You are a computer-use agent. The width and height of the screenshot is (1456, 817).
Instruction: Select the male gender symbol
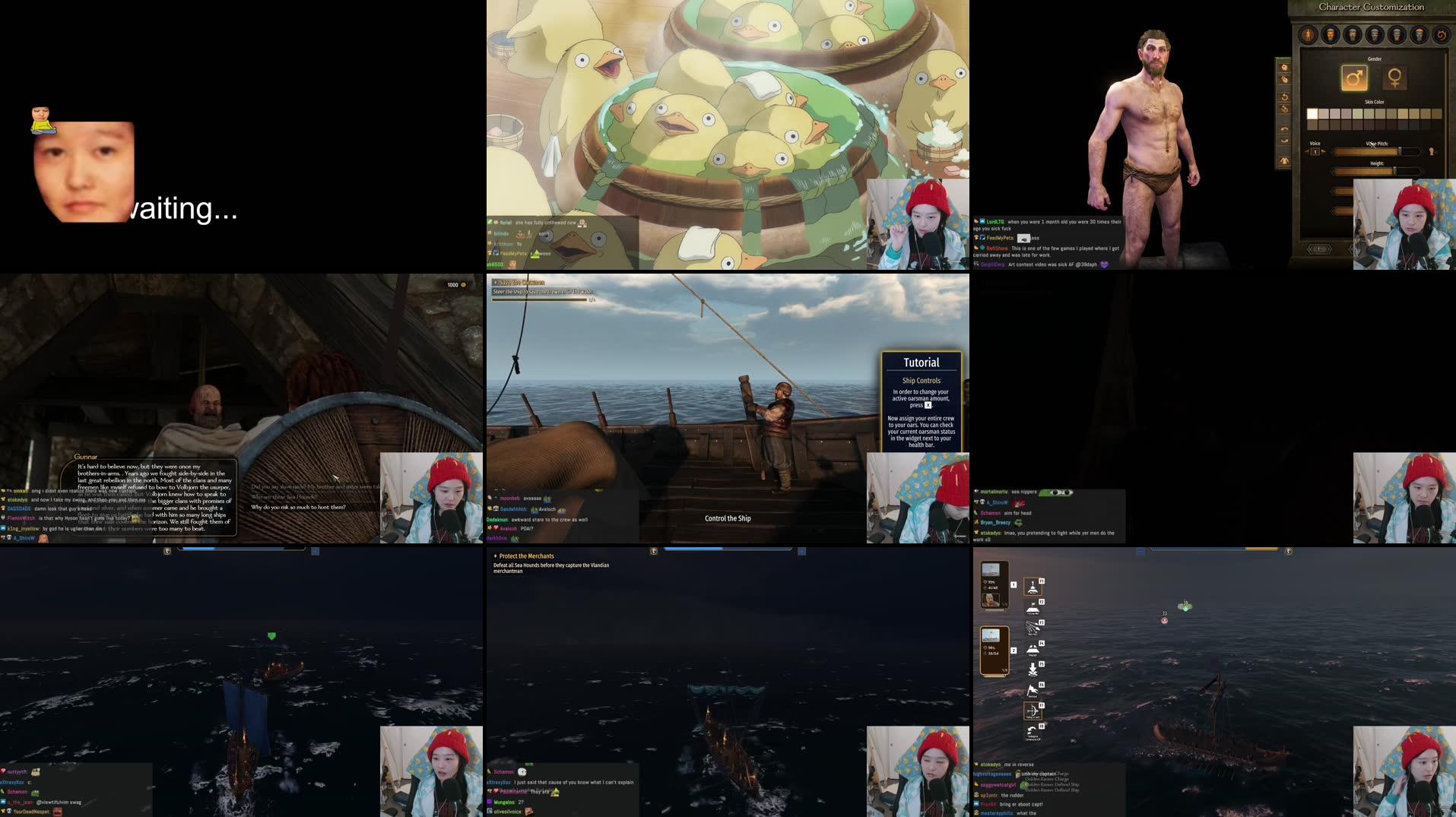point(1355,78)
